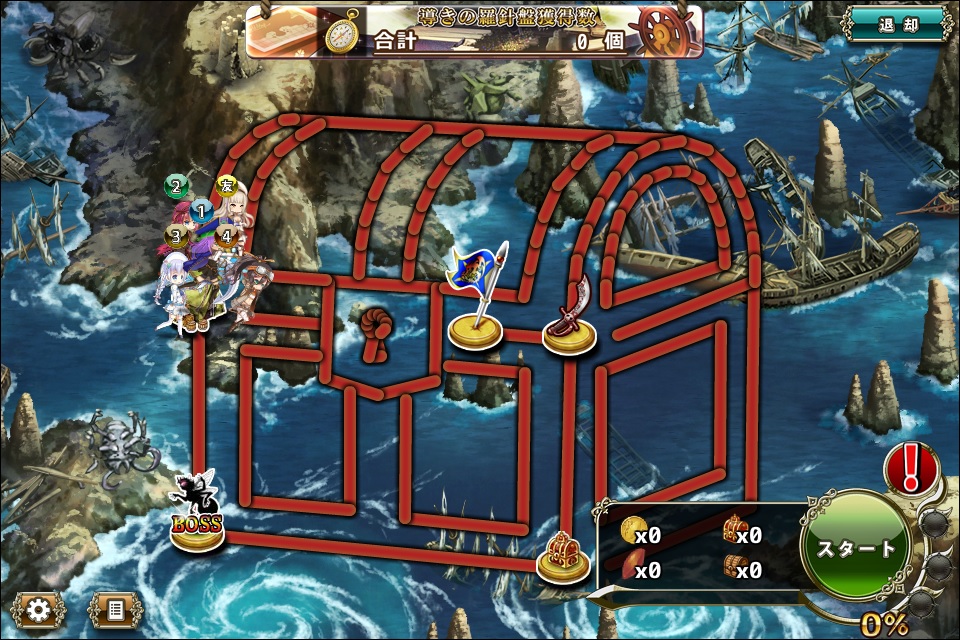Open the document log icon
The height and width of the screenshot is (640, 960).
tap(115, 609)
